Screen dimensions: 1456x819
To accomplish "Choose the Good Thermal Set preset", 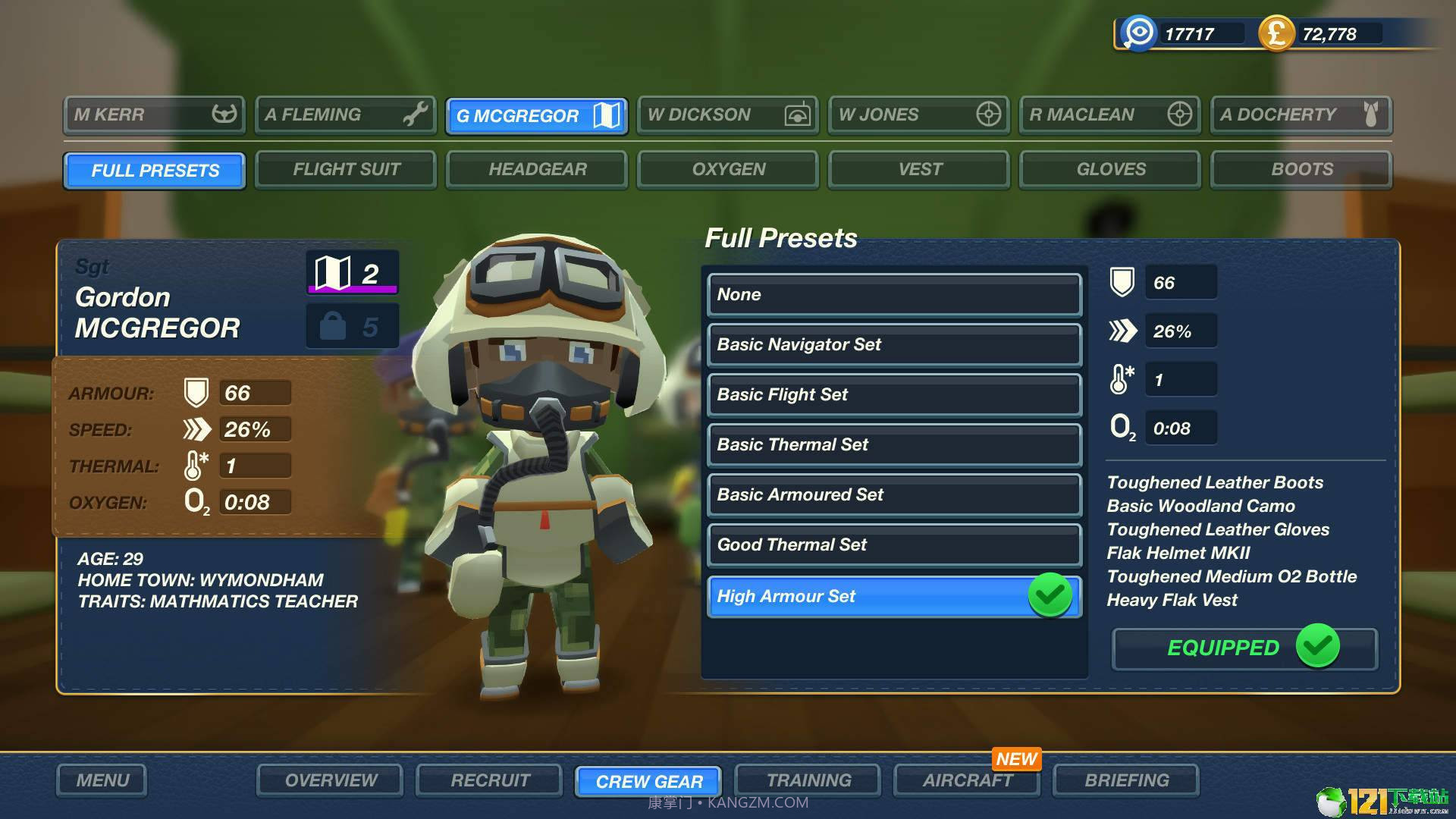I will (x=893, y=545).
